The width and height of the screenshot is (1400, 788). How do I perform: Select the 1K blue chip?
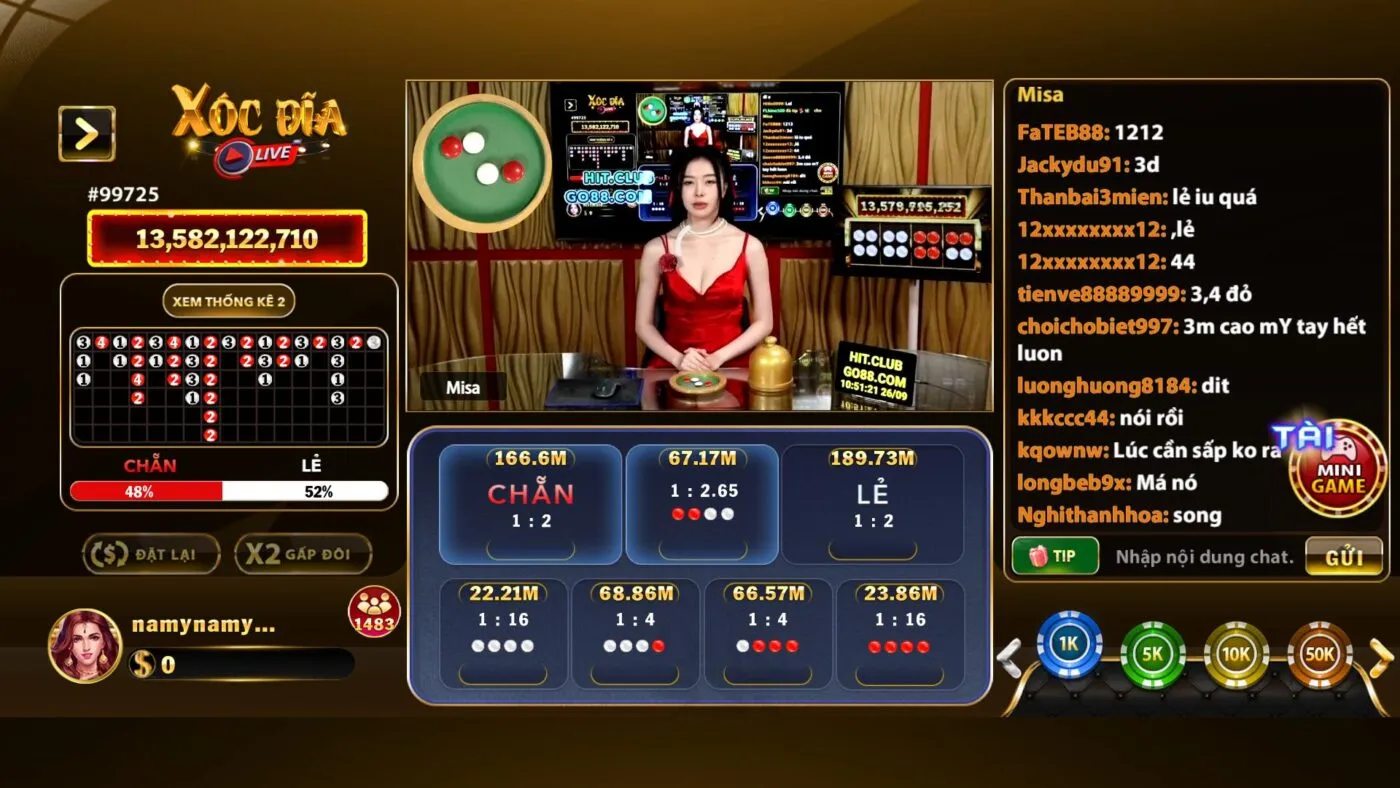(x=1069, y=646)
